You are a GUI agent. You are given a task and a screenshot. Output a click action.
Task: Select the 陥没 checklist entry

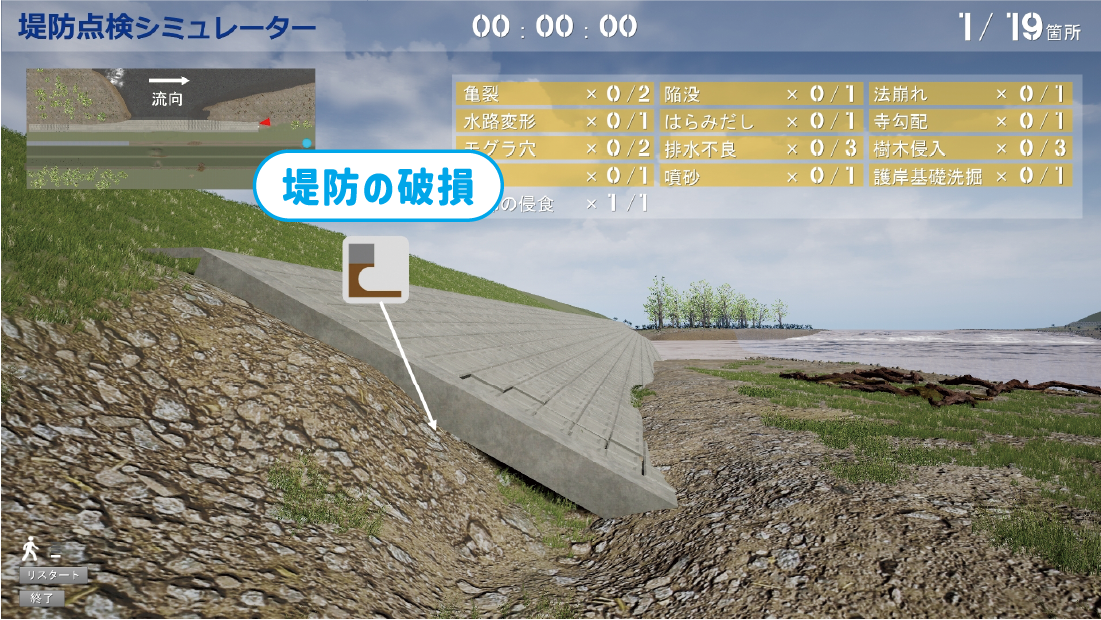(x=760, y=94)
